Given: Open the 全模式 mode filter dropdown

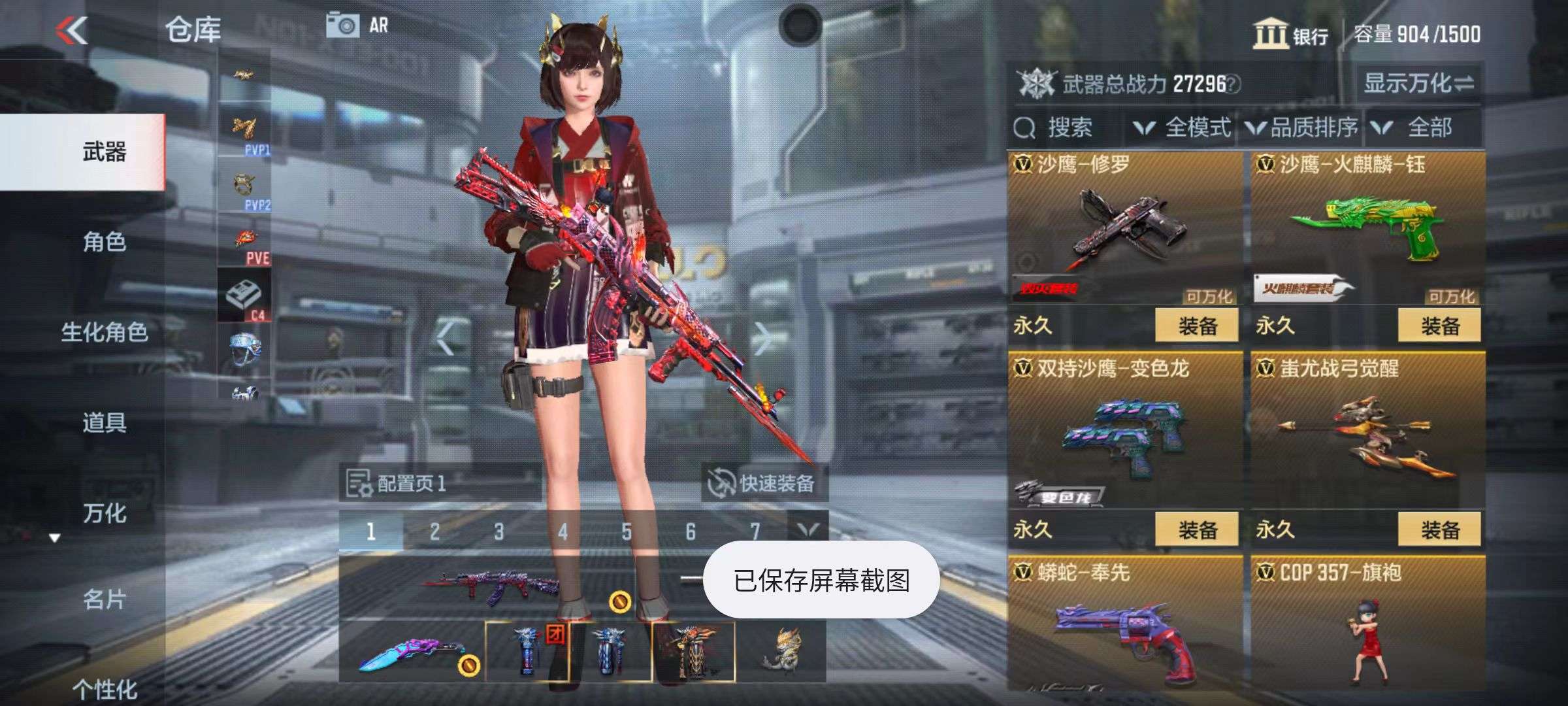Looking at the screenshot, I should click(x=1183, y=127).
